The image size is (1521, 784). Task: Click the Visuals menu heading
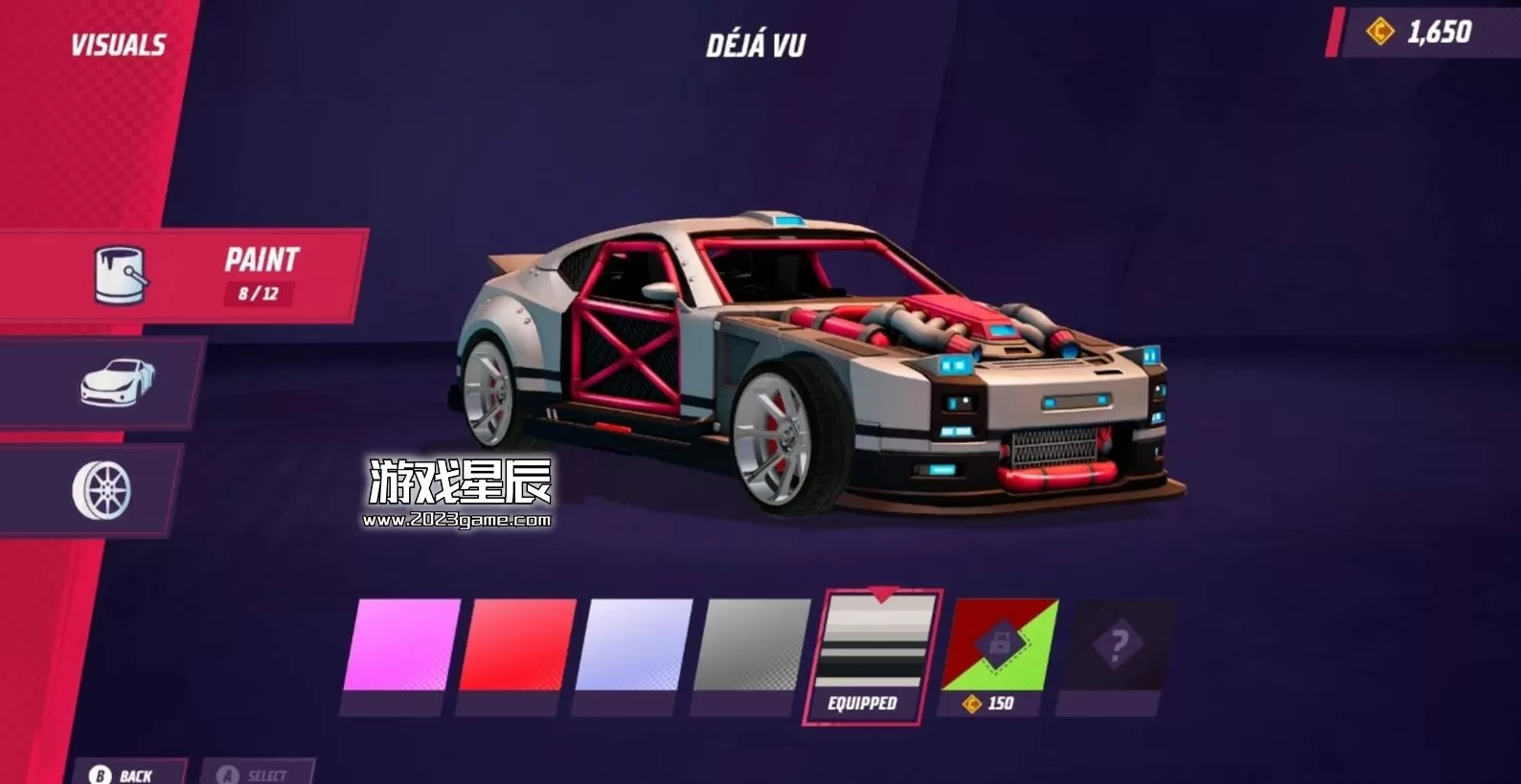tap(118, 42)
